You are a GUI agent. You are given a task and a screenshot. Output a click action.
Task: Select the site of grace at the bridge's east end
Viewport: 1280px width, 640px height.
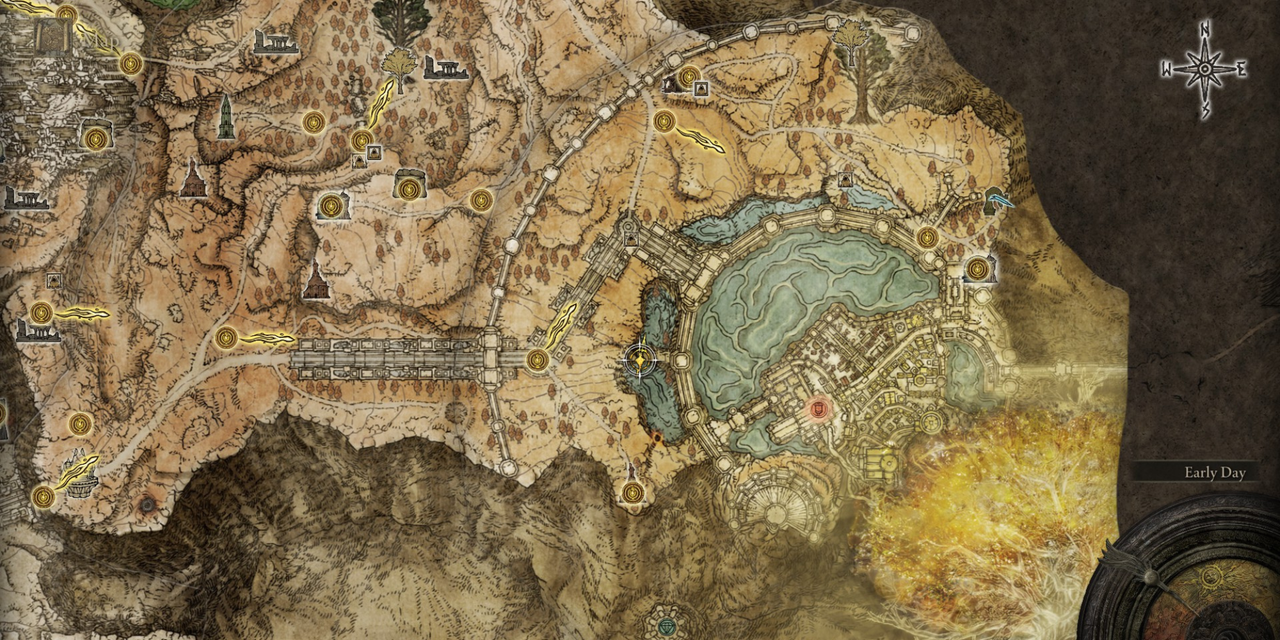538,360
